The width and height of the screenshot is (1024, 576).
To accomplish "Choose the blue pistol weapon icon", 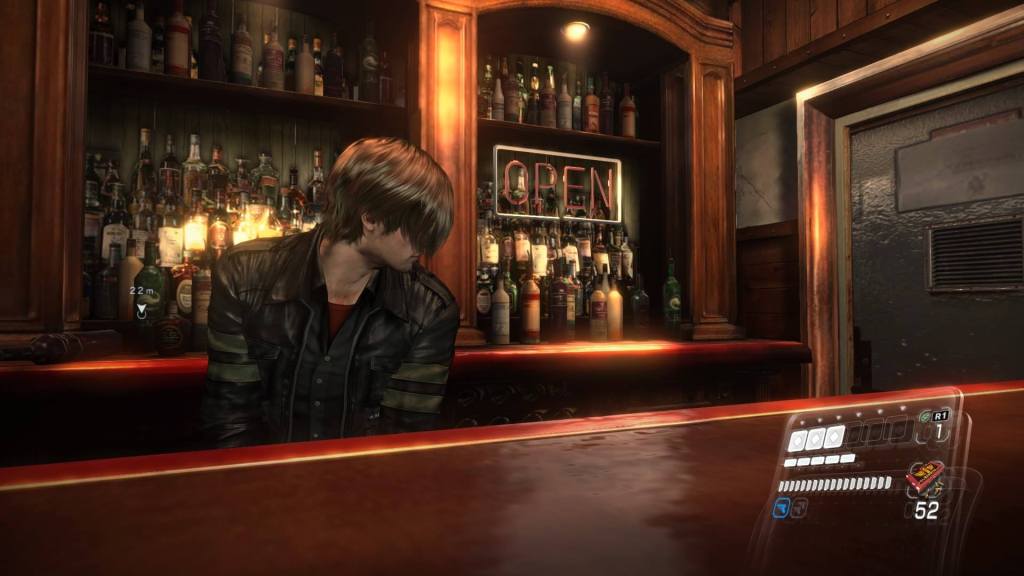I will pos(783,508).
